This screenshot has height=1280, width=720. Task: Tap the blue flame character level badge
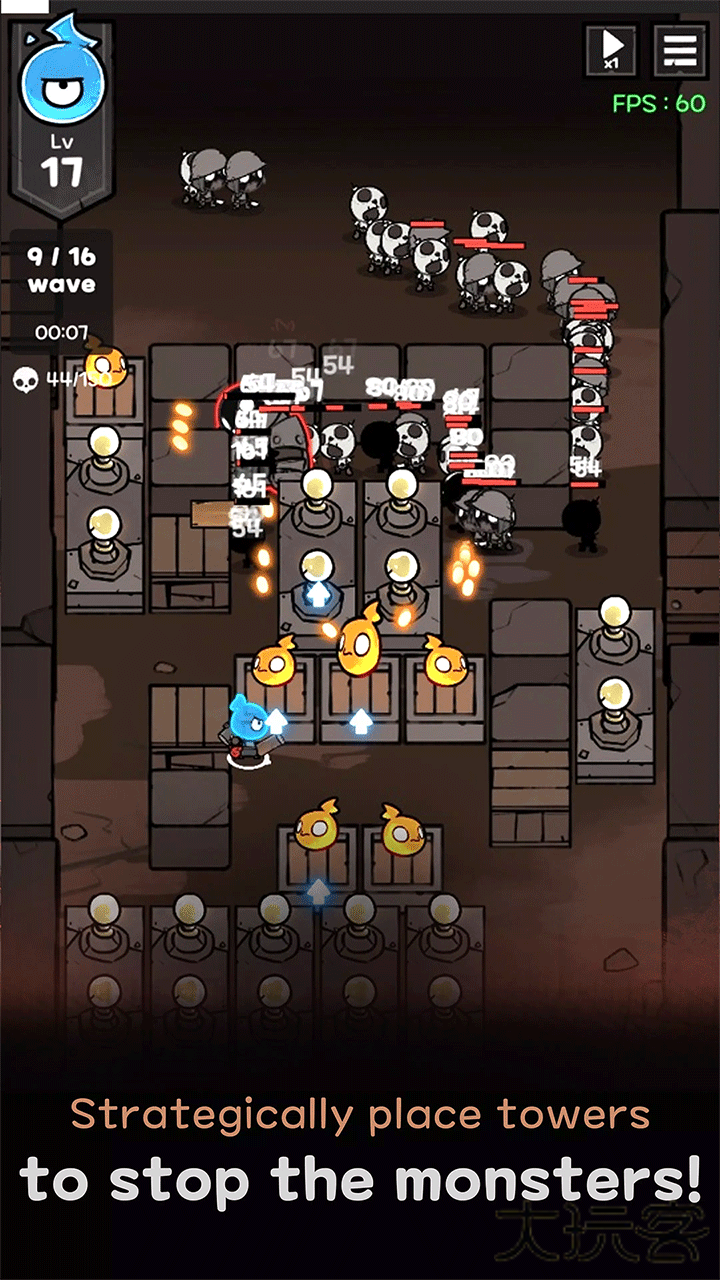coord(61,115)
